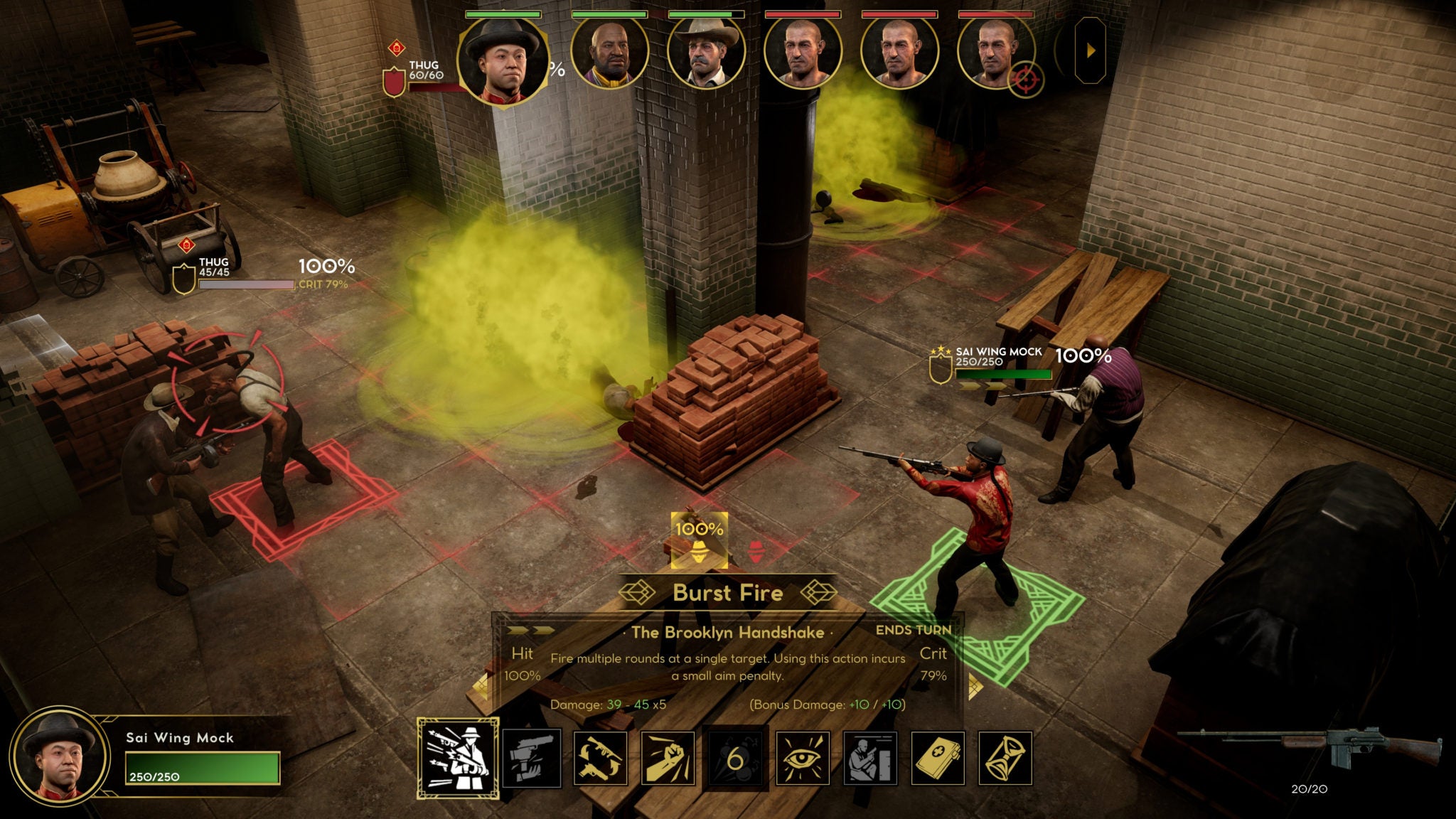This screenshot has width=1456, height=819.
Task: Click the equipped Tommy gun weapon display
Action: click(x=1308, y=745)
